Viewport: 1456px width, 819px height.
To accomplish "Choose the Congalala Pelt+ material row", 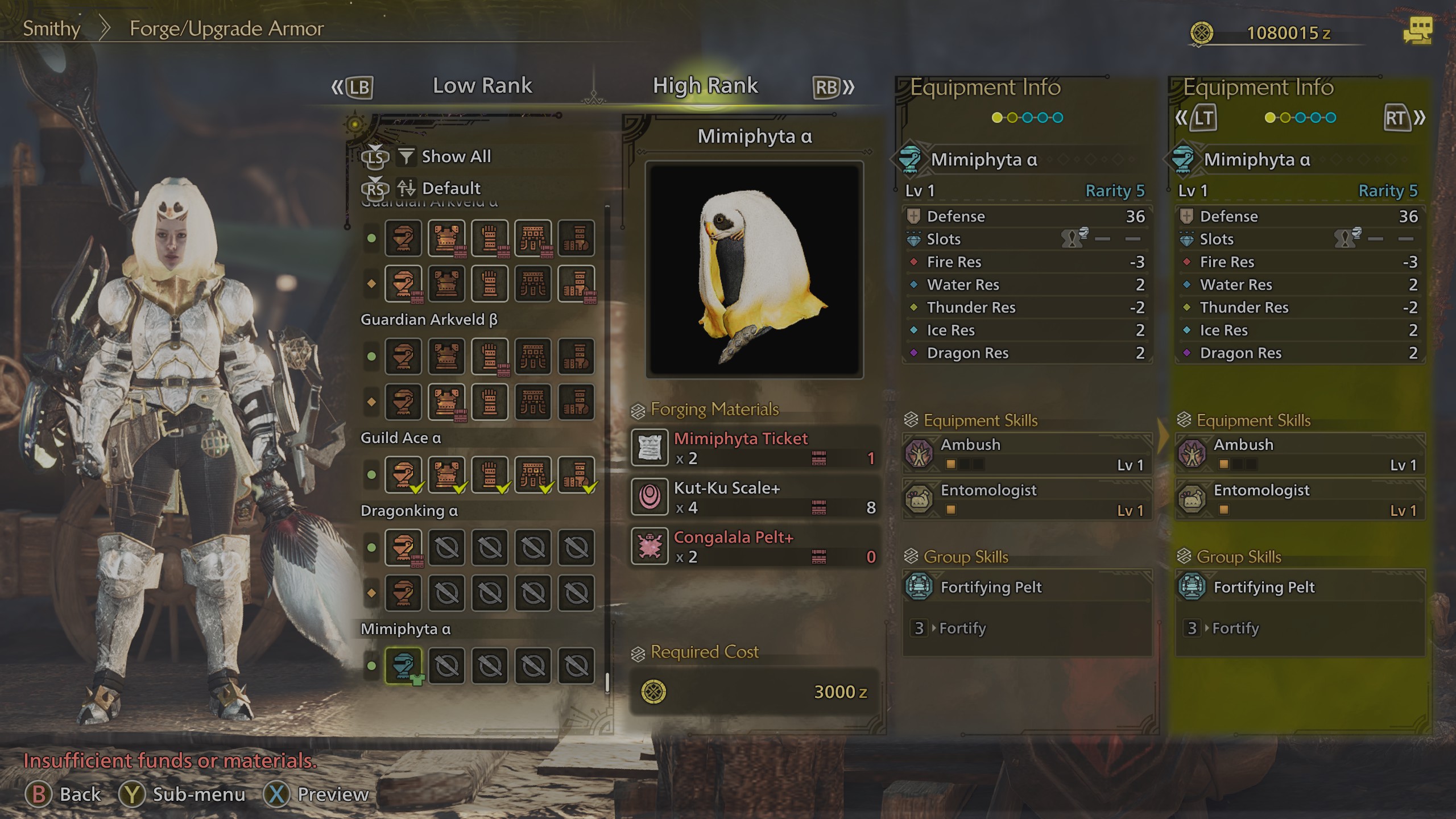I will (x=754, y=547).
